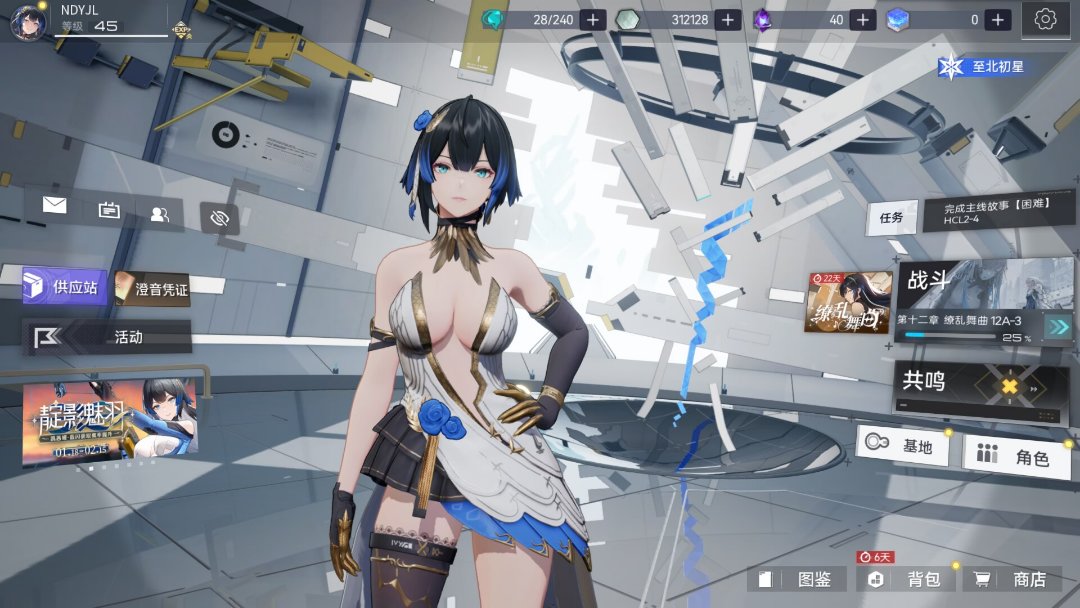This screenshot has width=1080, height=608.
Task: Open the 商店 shop
Action: pos(1013,579)
